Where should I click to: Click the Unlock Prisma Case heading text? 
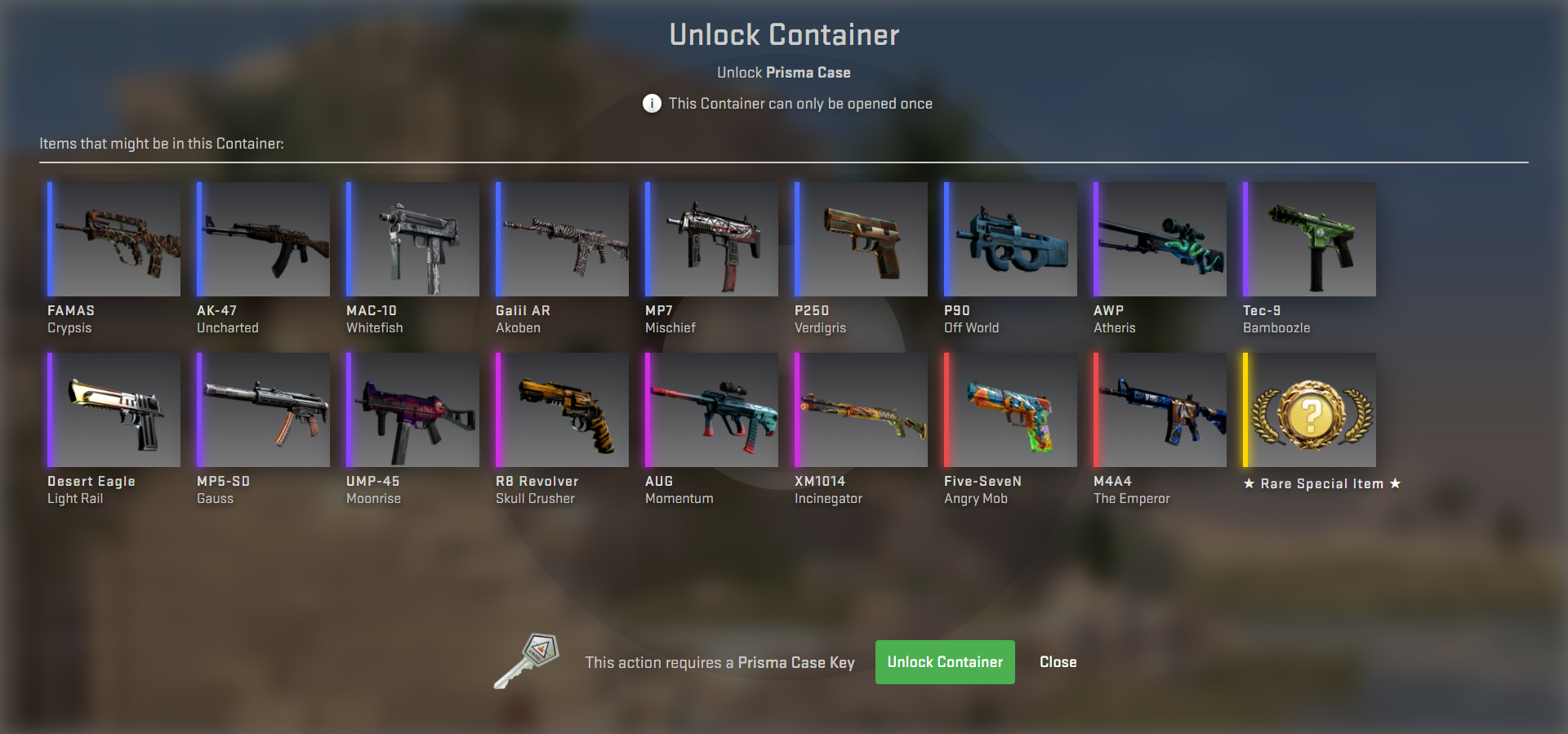[x=783, y=72]
